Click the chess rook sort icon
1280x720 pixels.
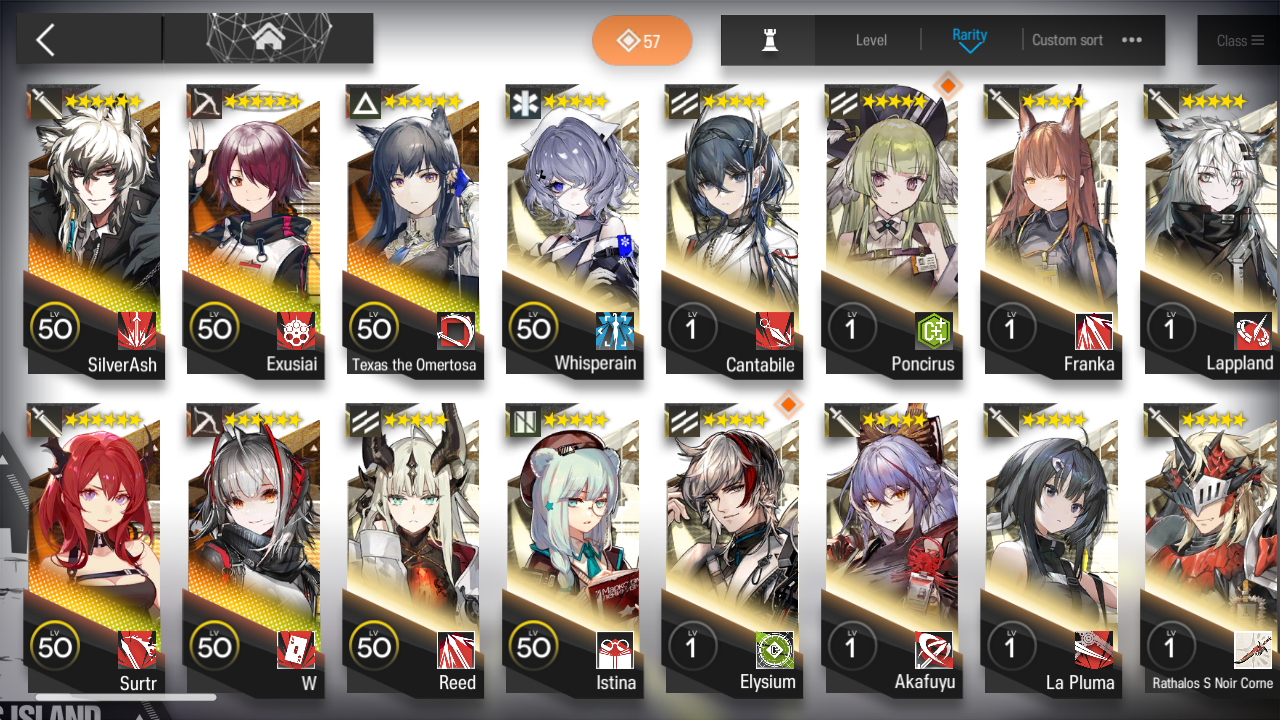767,40
